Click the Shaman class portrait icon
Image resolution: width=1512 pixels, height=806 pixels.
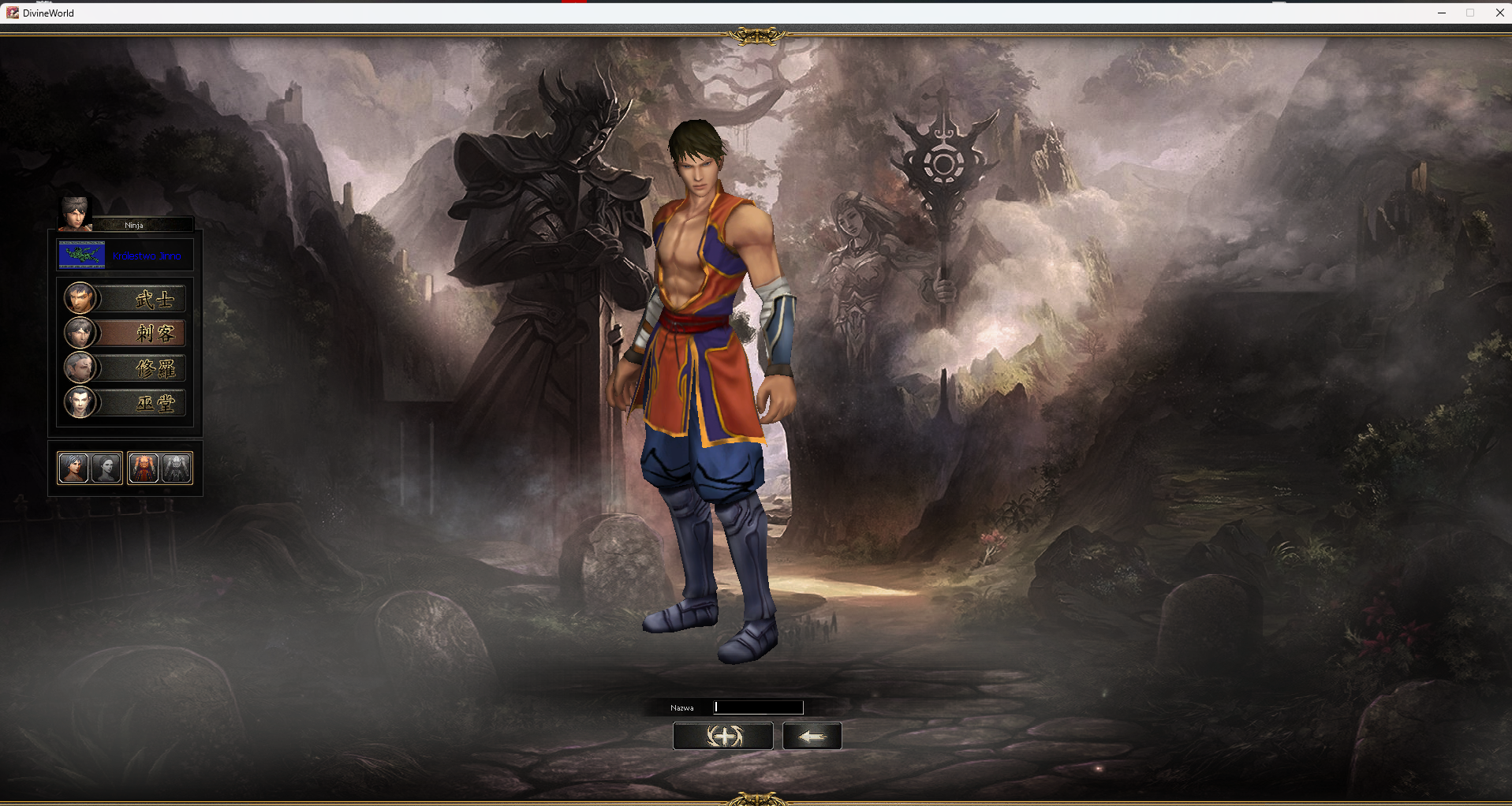(x=80, y=402)
